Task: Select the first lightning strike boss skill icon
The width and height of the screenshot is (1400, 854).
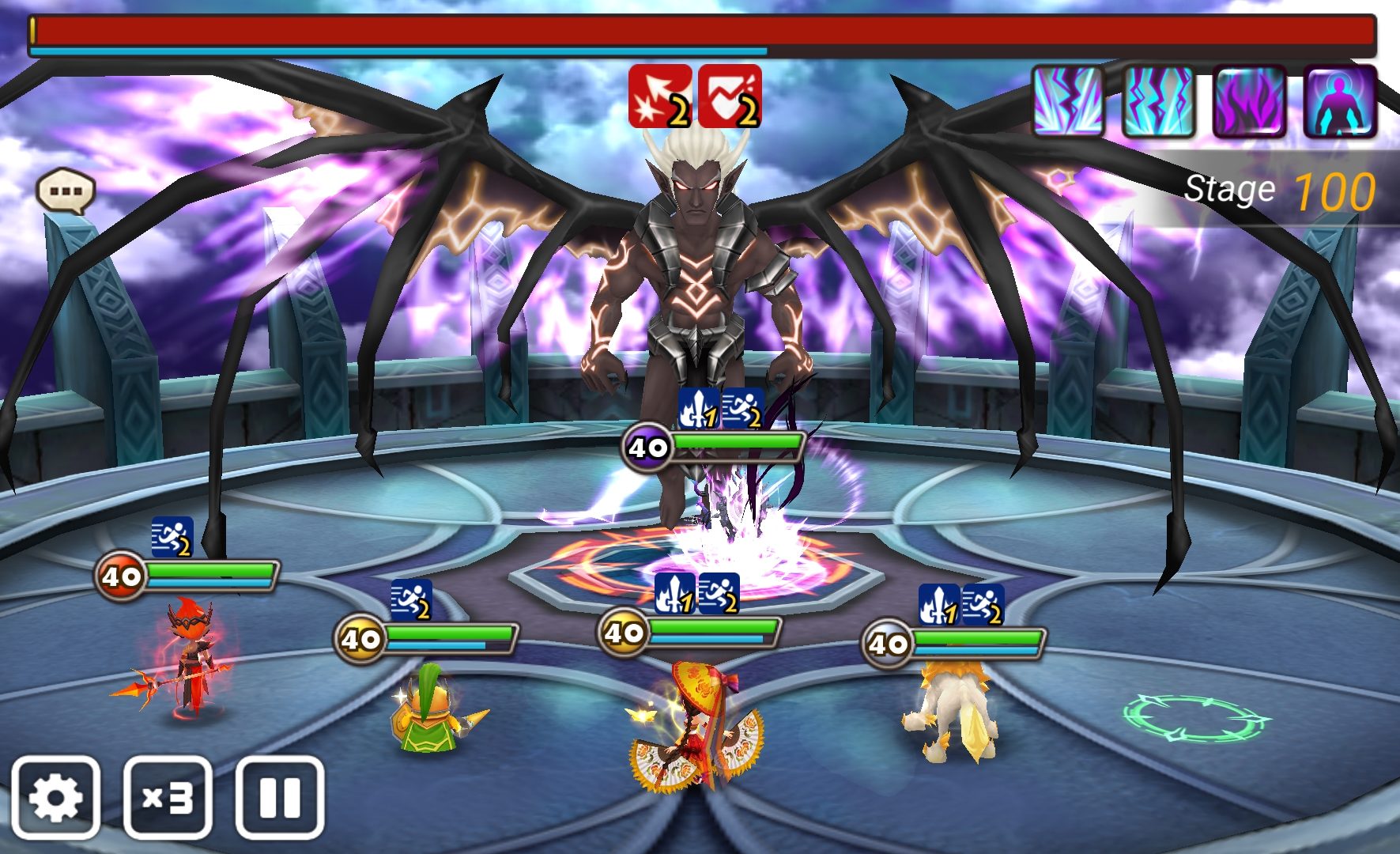Action: tap(1068, 102)
